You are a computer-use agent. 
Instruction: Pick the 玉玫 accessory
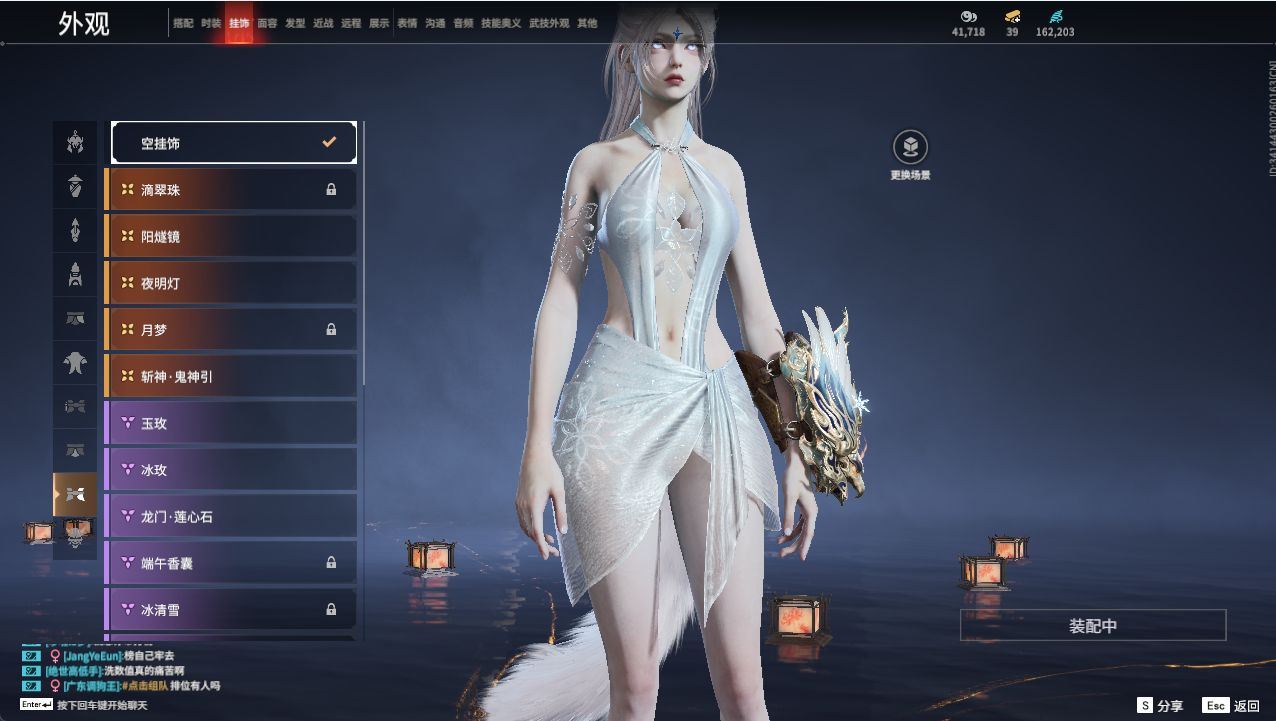tap(231, 424)
